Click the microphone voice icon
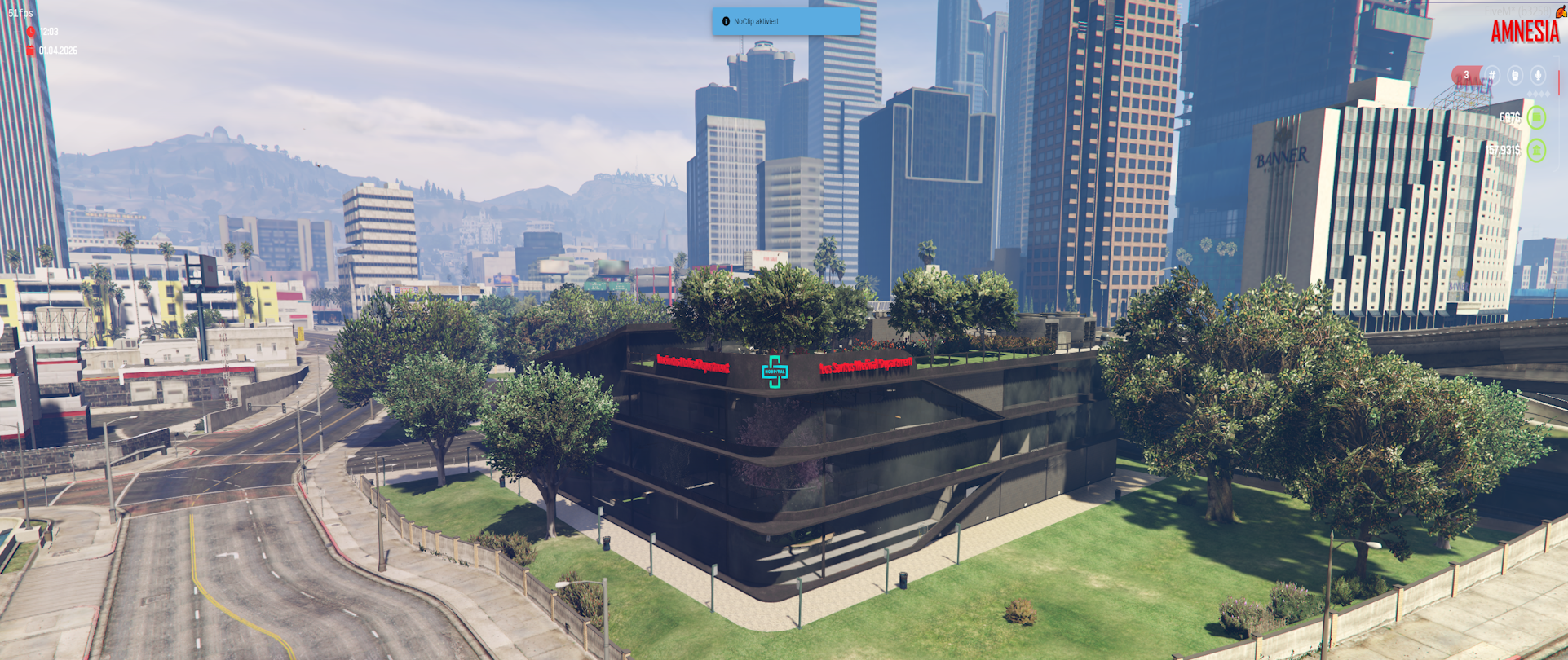 1538,76
